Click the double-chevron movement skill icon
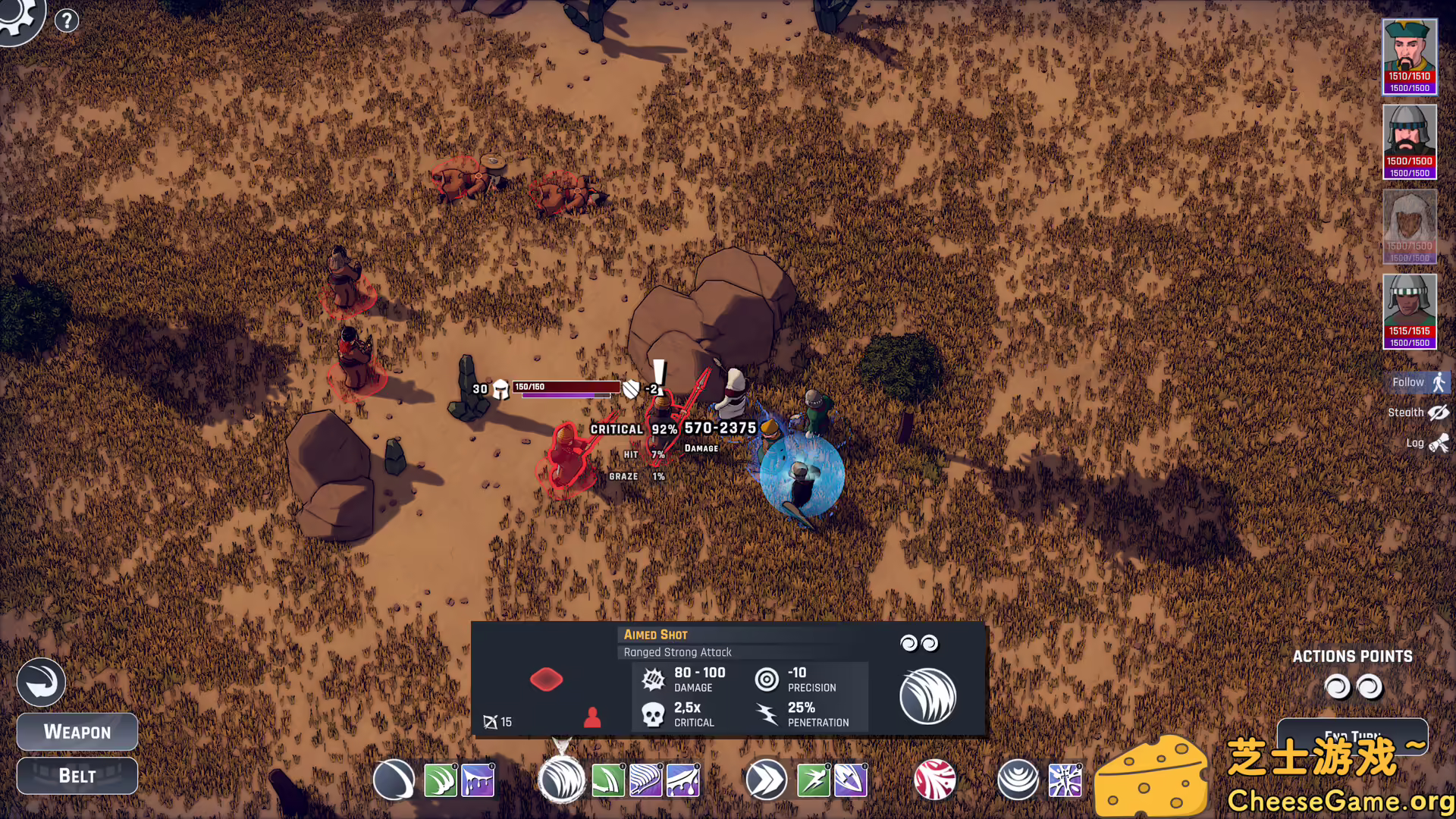This screenshot has height=819, width=1456. [x=767, y=780]
